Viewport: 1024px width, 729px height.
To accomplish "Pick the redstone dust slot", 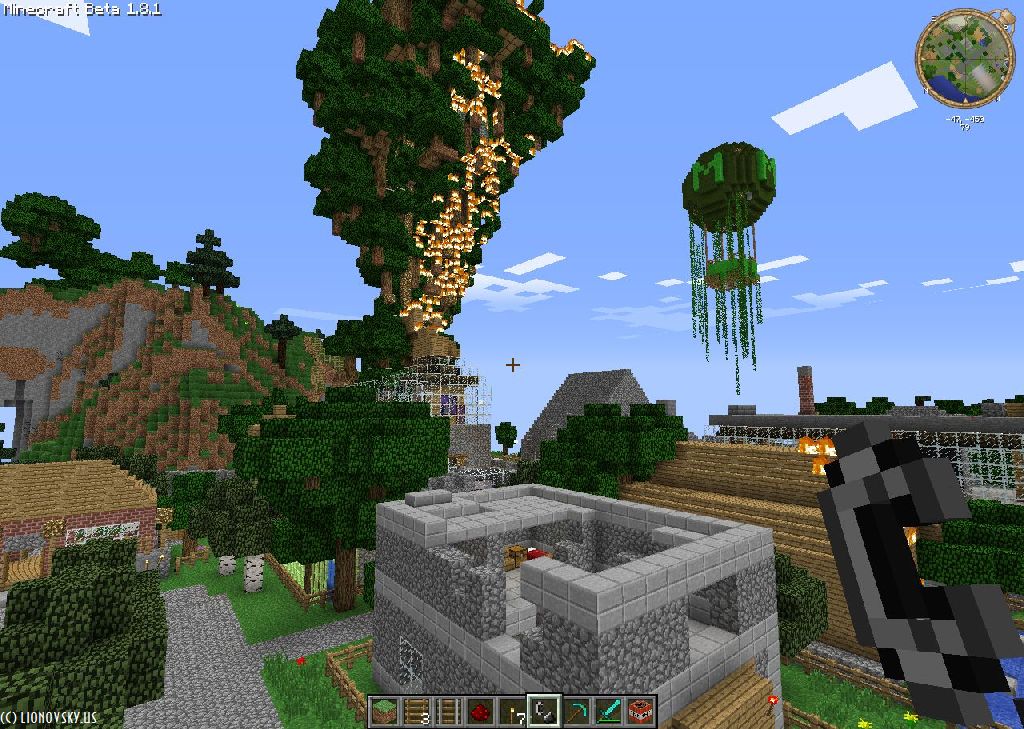I will click(479, 711).
